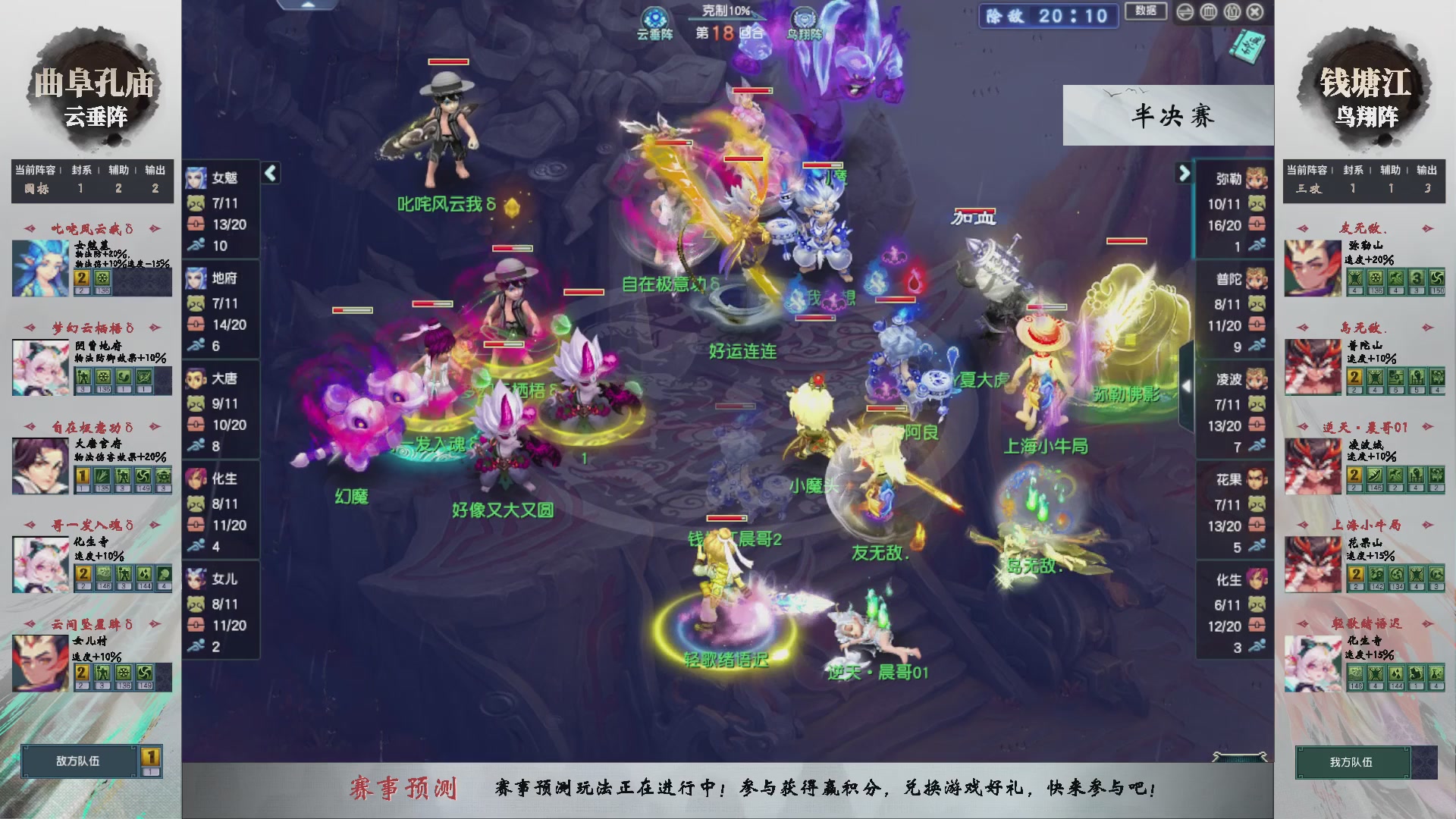Click the speed runner icon under 地府

(x=196, y=345)
